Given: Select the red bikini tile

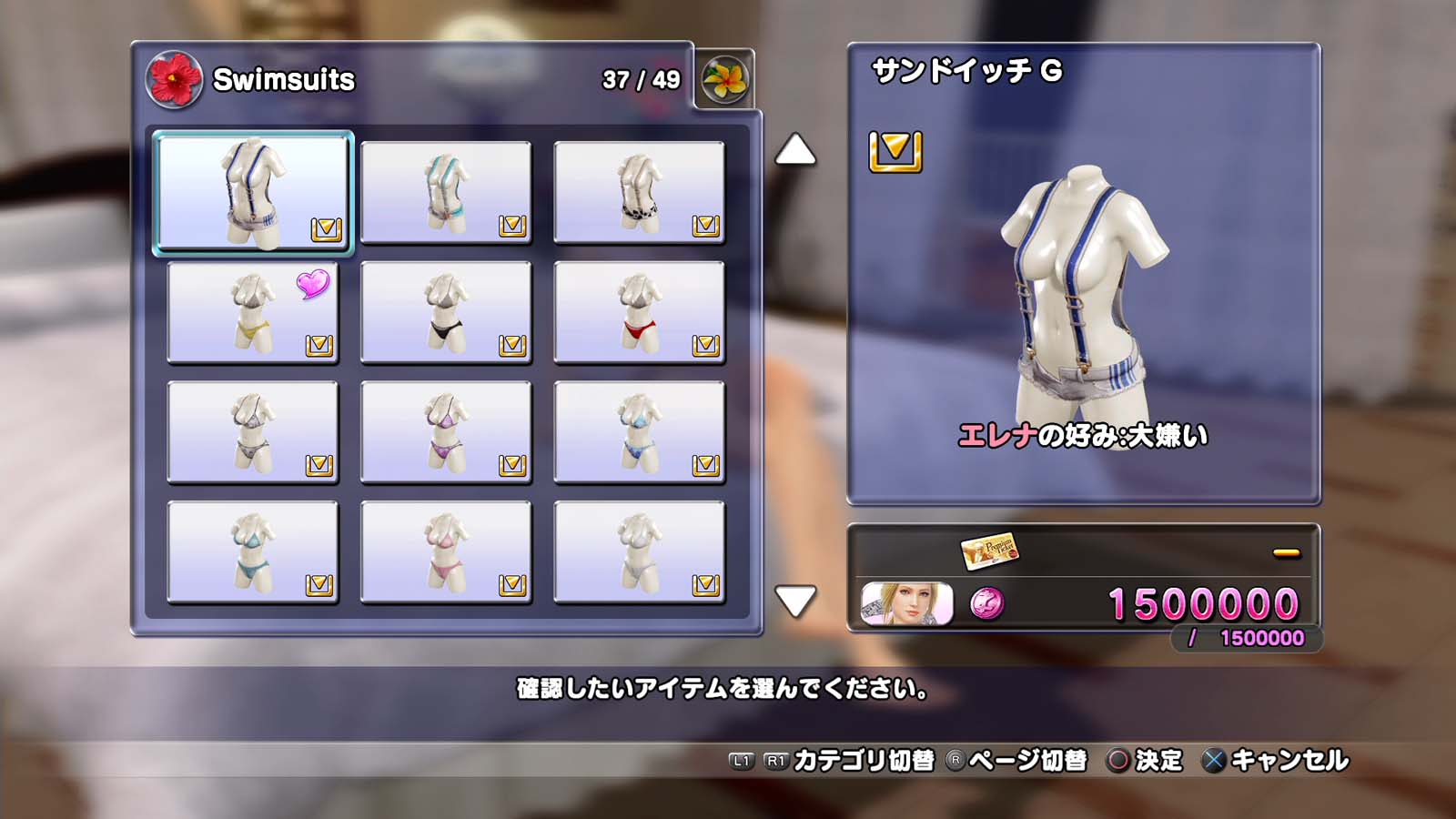Looking at the screenshot, I should [x=639, y=312].
